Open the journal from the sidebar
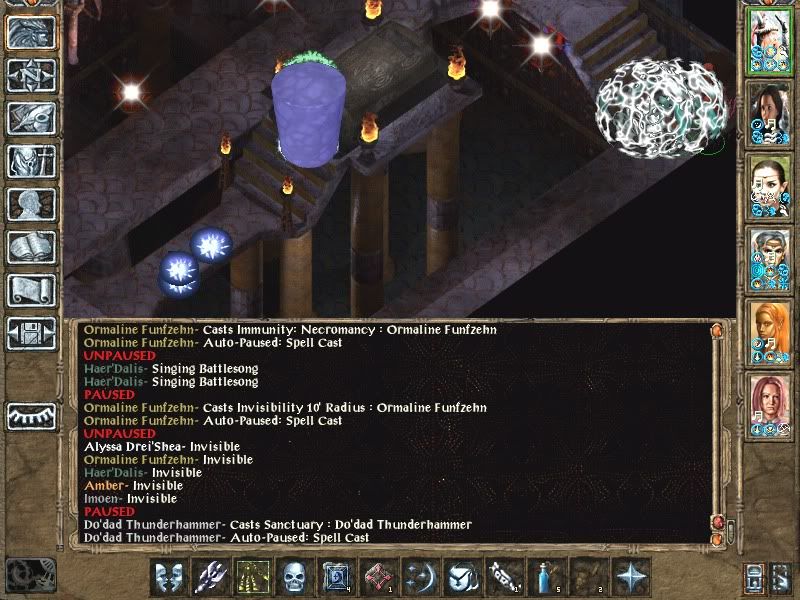 point(31,119)
